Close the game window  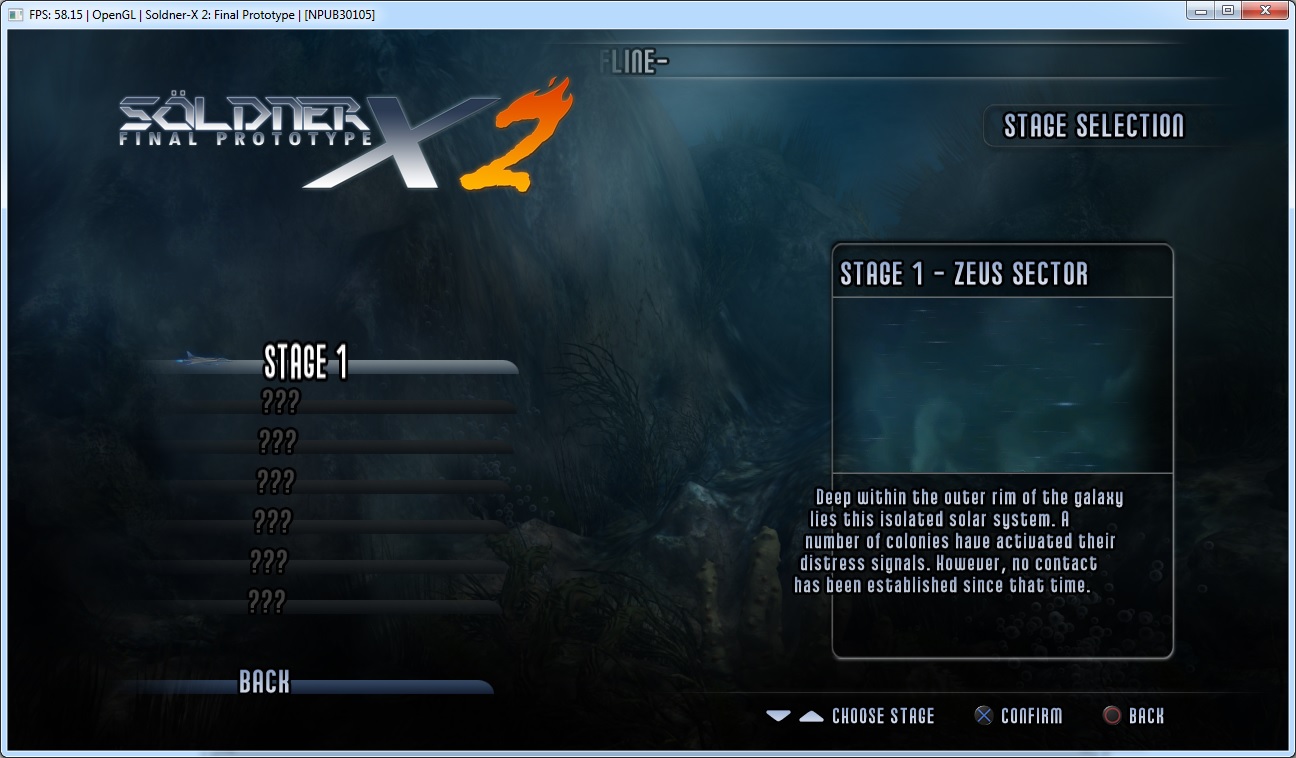(1266, 11)
